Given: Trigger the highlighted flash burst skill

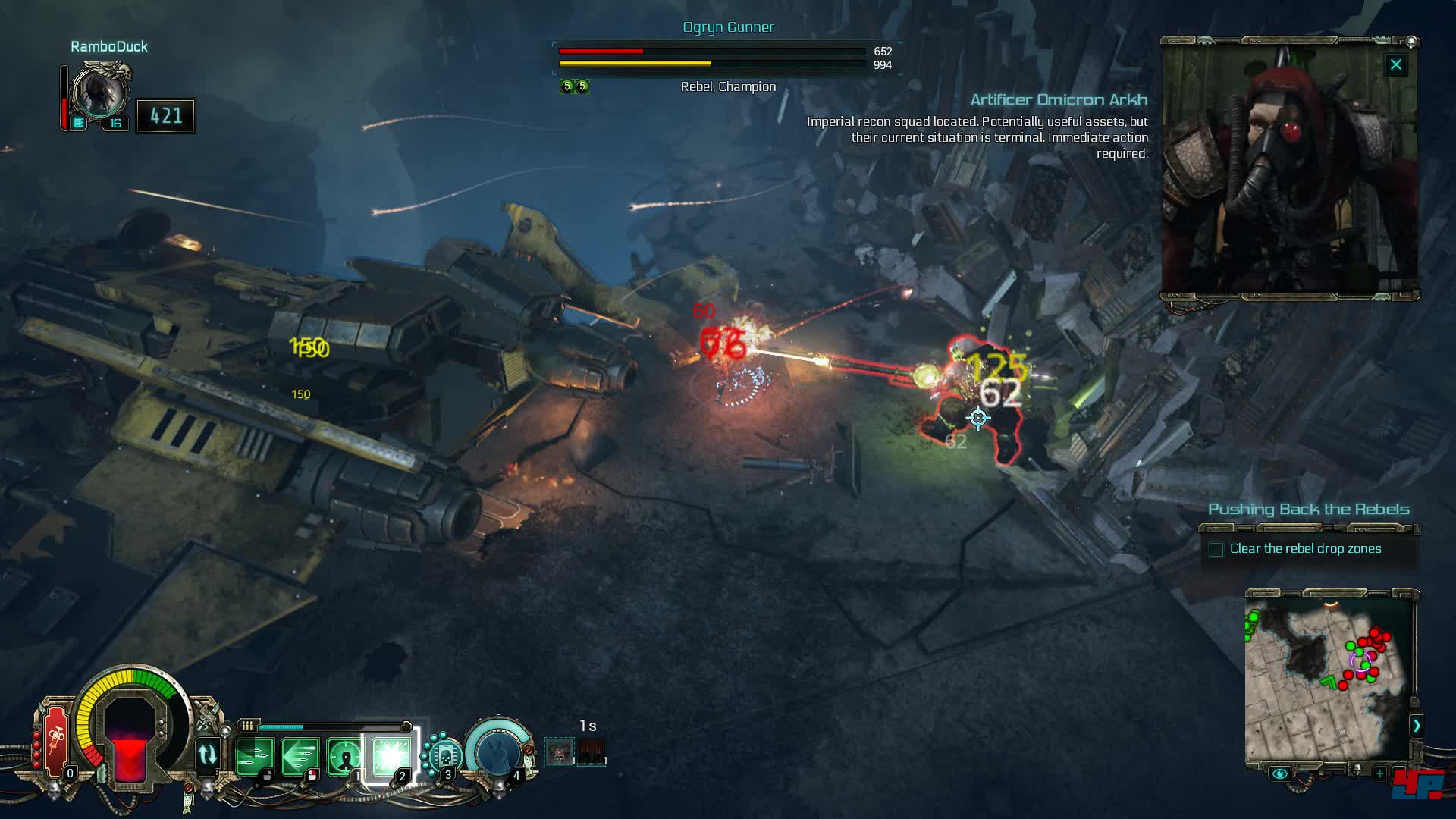Looking at the screenshot, I should pyautogui.click(x=391, y=755).
